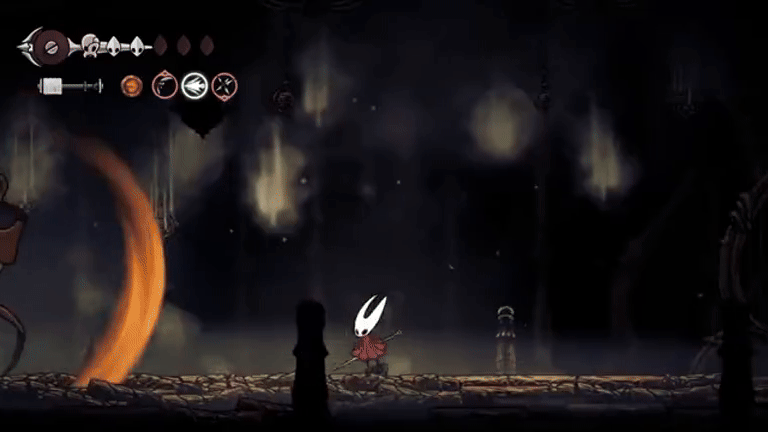Select the crossed blades tool icon
This screenshot has height=432, width=768.
point(224,87)
